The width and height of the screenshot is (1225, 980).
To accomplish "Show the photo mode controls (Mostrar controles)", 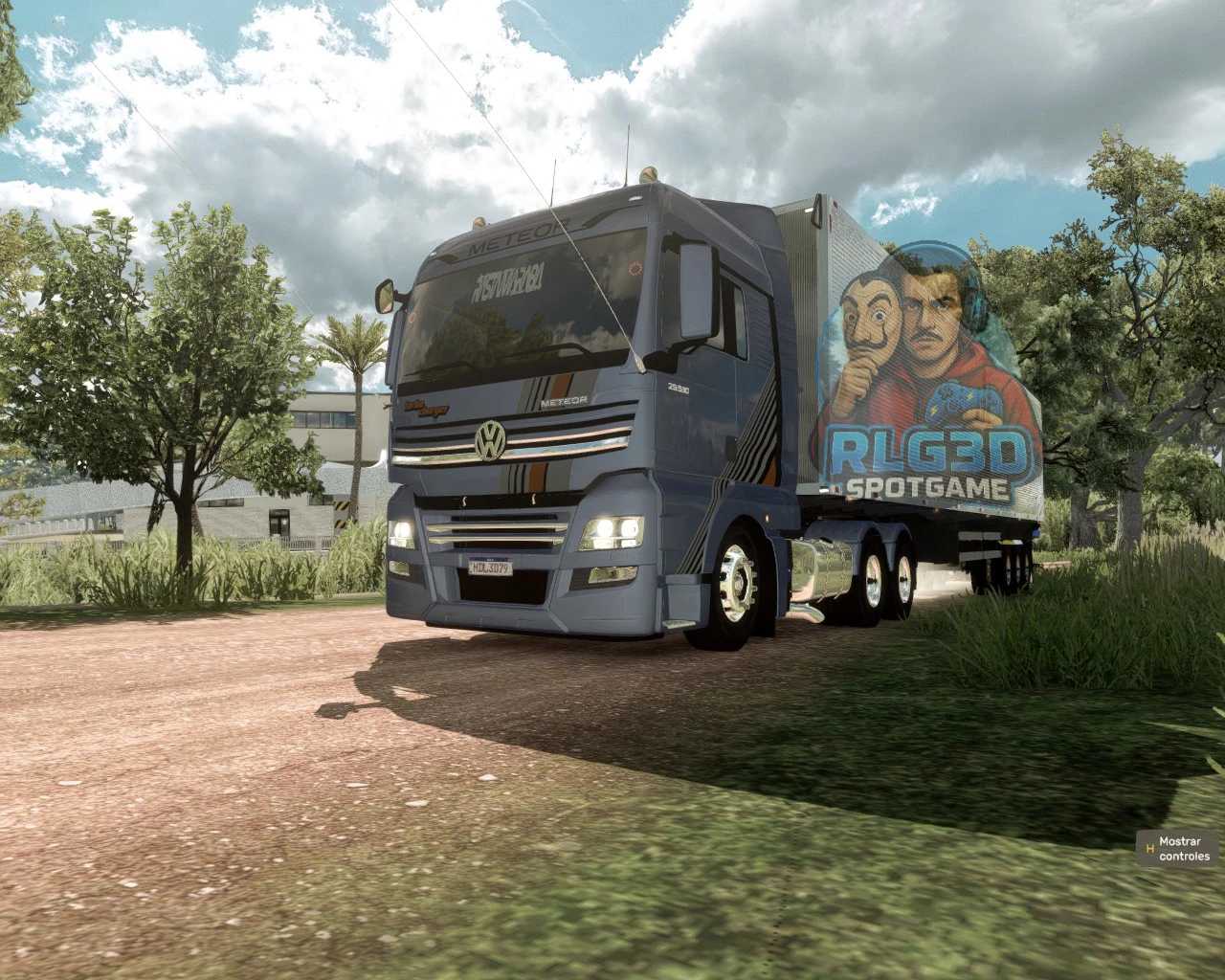I will pos(1176,848).
